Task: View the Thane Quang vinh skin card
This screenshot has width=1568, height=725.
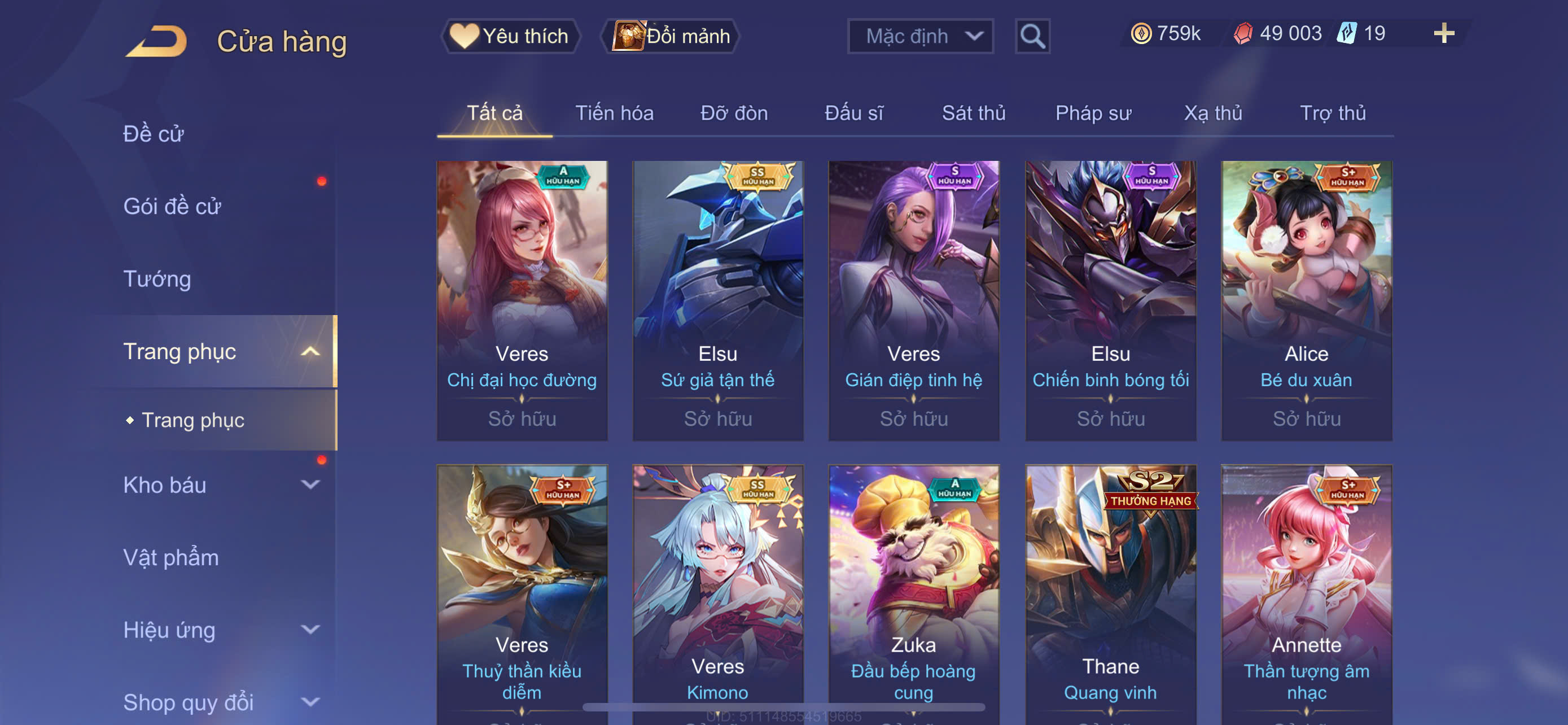Action: click(1110, 593)
